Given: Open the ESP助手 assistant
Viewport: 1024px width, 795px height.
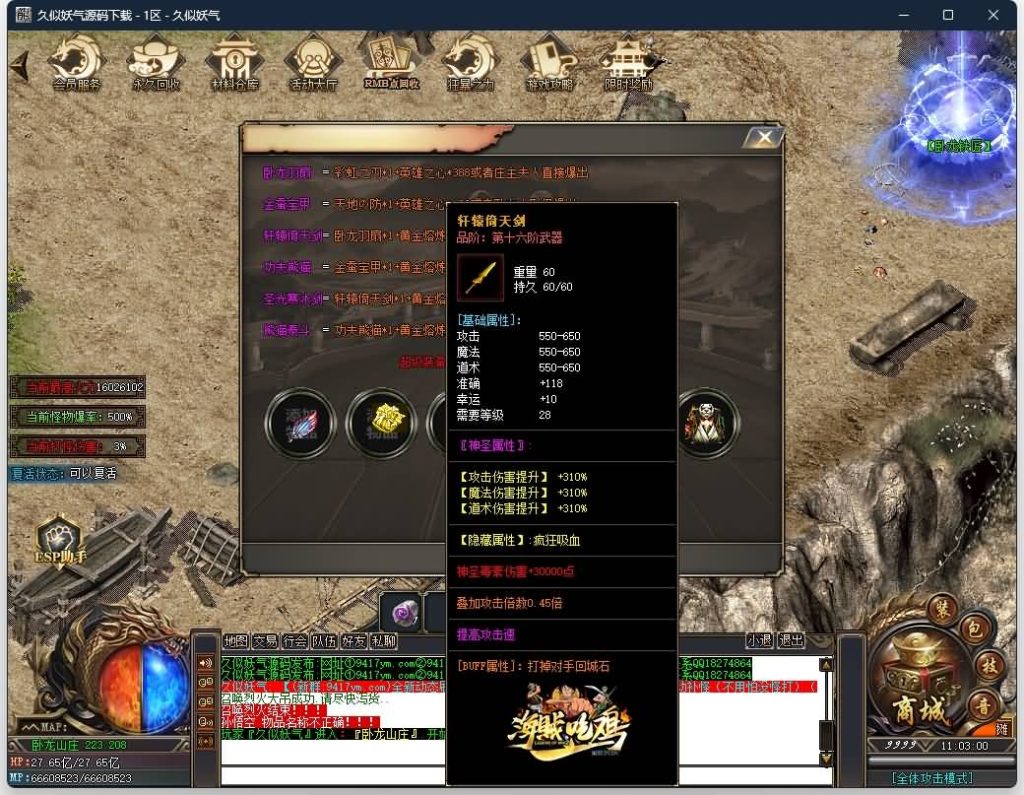Looking at the screenshot, I should click(x=61, y=541).
